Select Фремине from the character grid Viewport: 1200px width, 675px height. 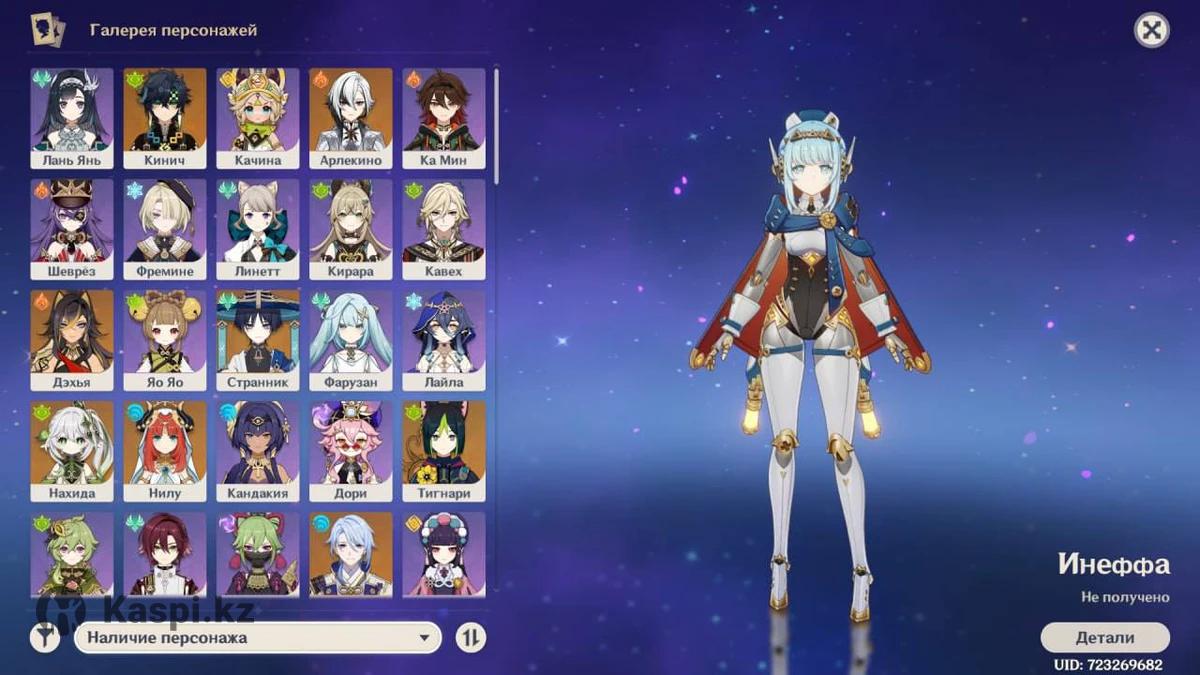coord(165,228)
